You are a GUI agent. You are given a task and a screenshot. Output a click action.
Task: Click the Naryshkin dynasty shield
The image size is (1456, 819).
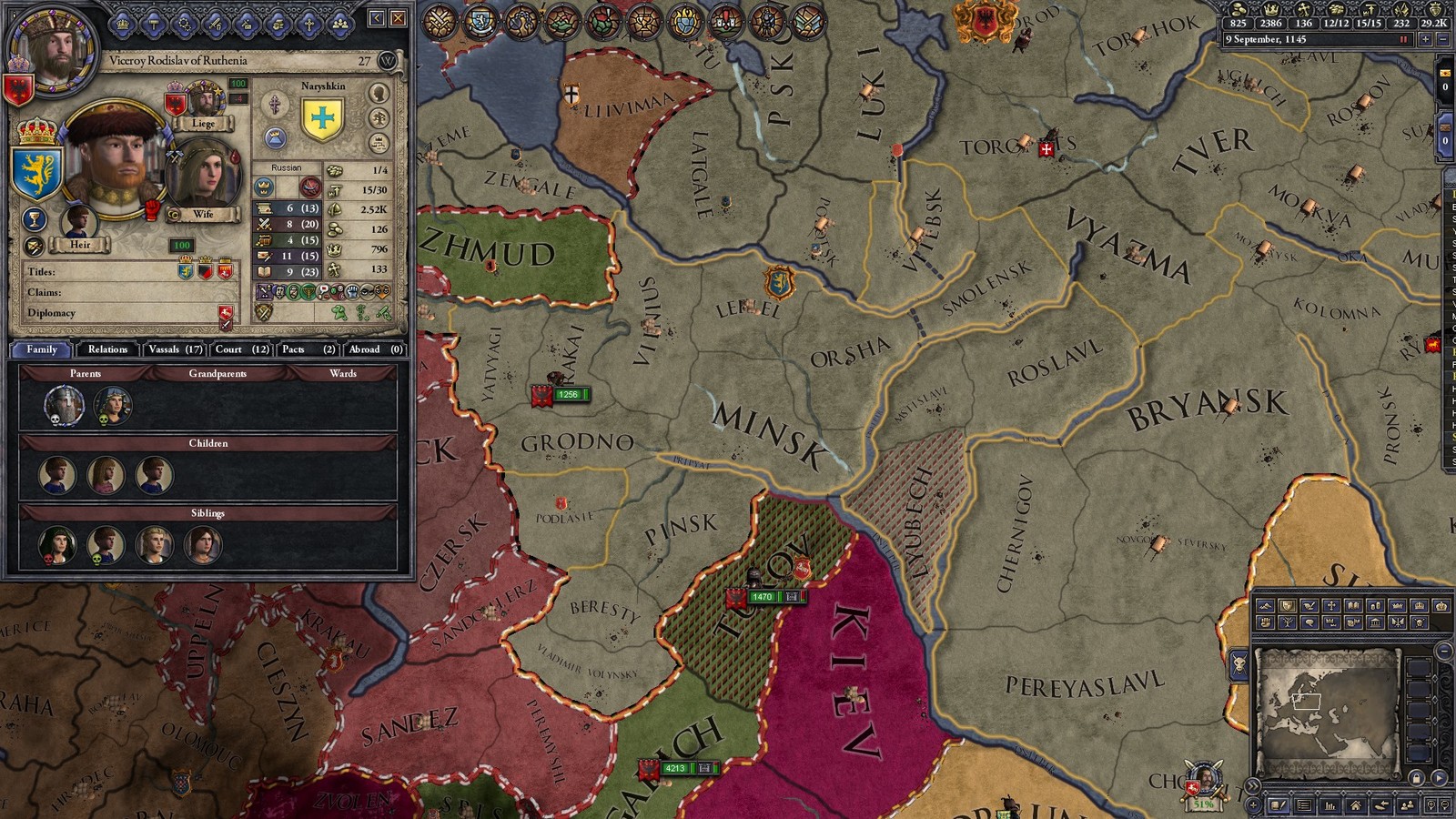[x=322, y=118]
